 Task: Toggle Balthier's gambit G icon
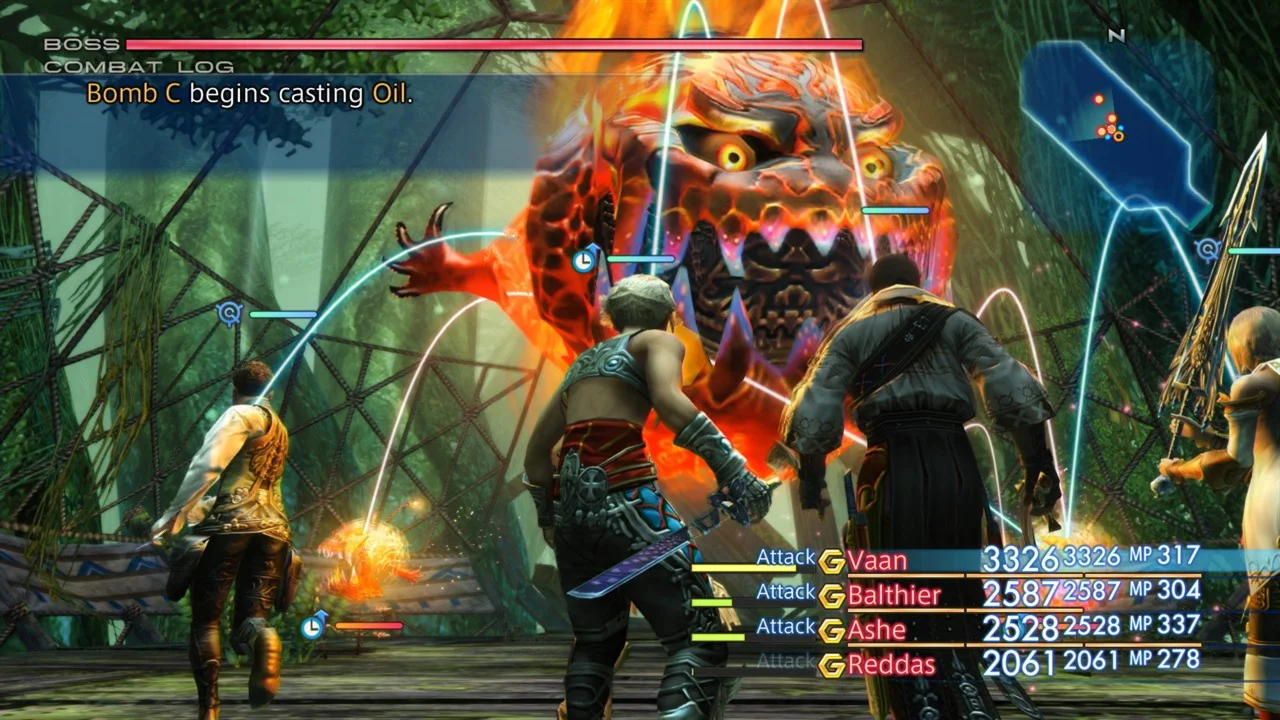click(831, 596)
